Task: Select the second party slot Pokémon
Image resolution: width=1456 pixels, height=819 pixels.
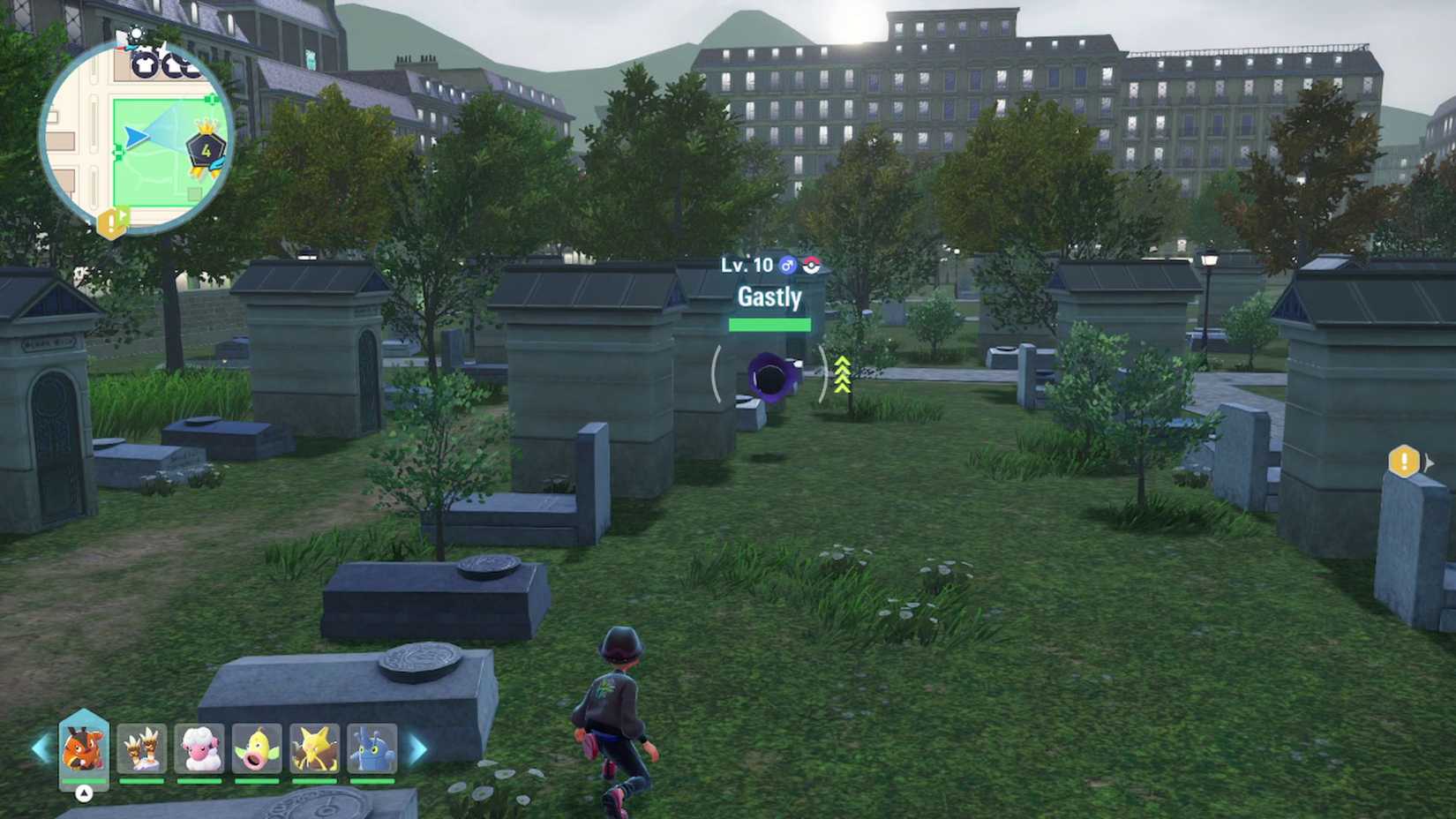Action: click(x=141, y=750)
